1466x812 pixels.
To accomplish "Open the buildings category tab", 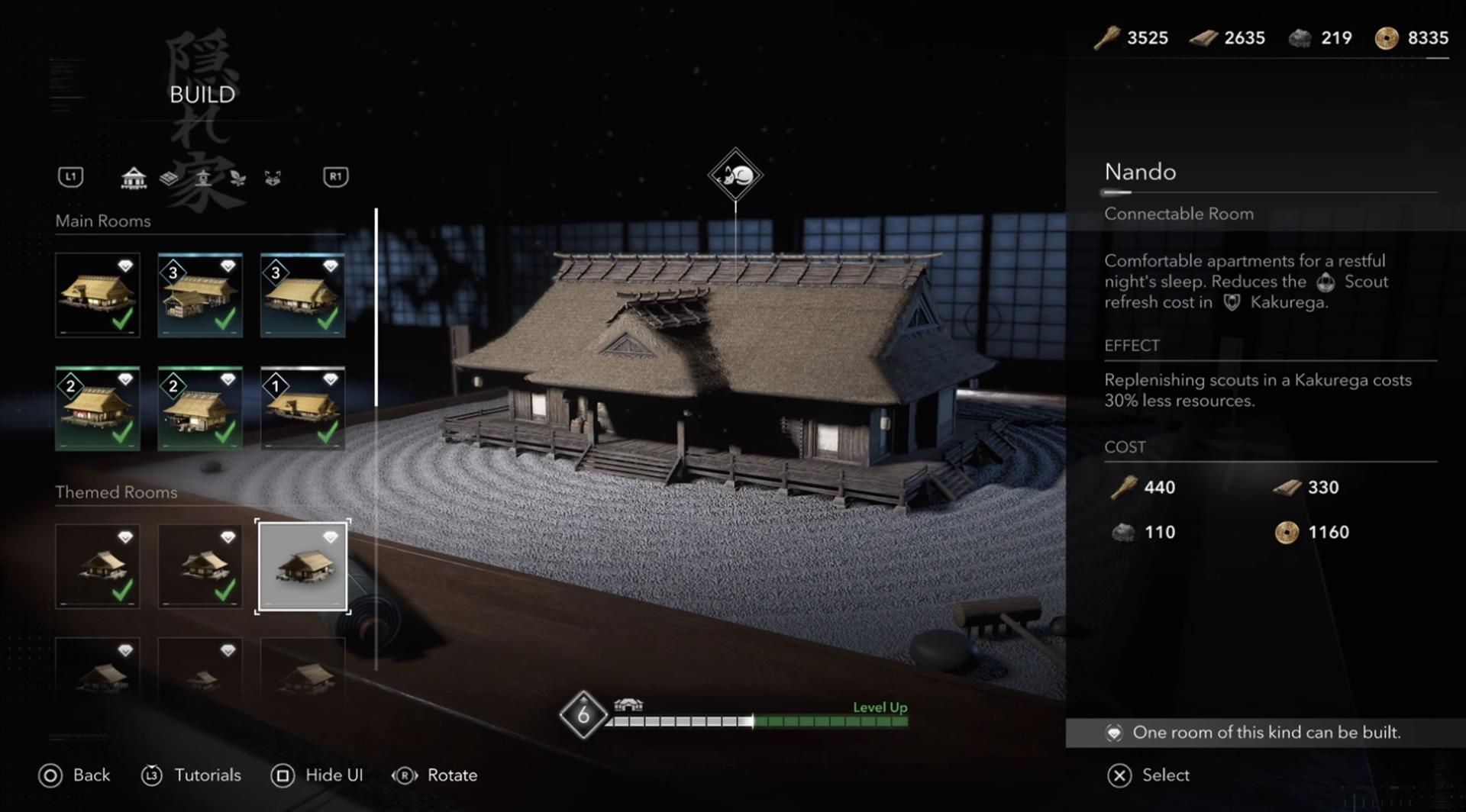I will (134, 178).
